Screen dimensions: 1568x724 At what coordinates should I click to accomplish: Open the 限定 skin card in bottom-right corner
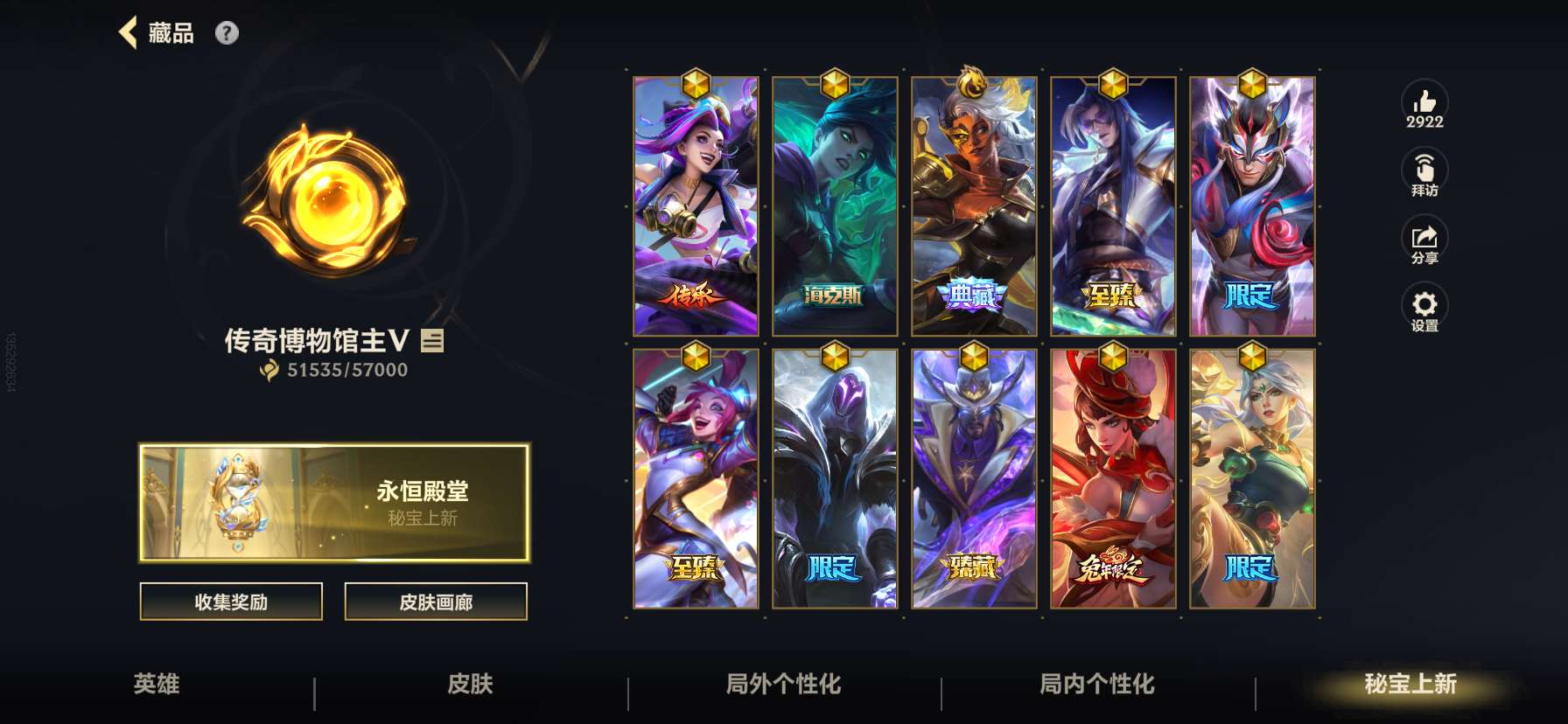tap(1251, 478)
